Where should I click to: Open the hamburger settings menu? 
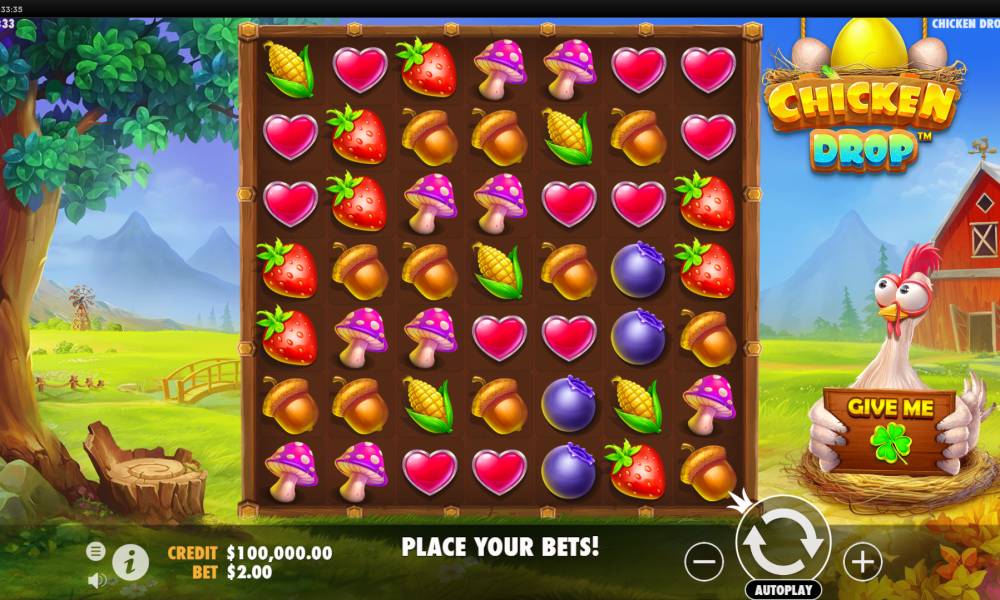pos(96,551)
